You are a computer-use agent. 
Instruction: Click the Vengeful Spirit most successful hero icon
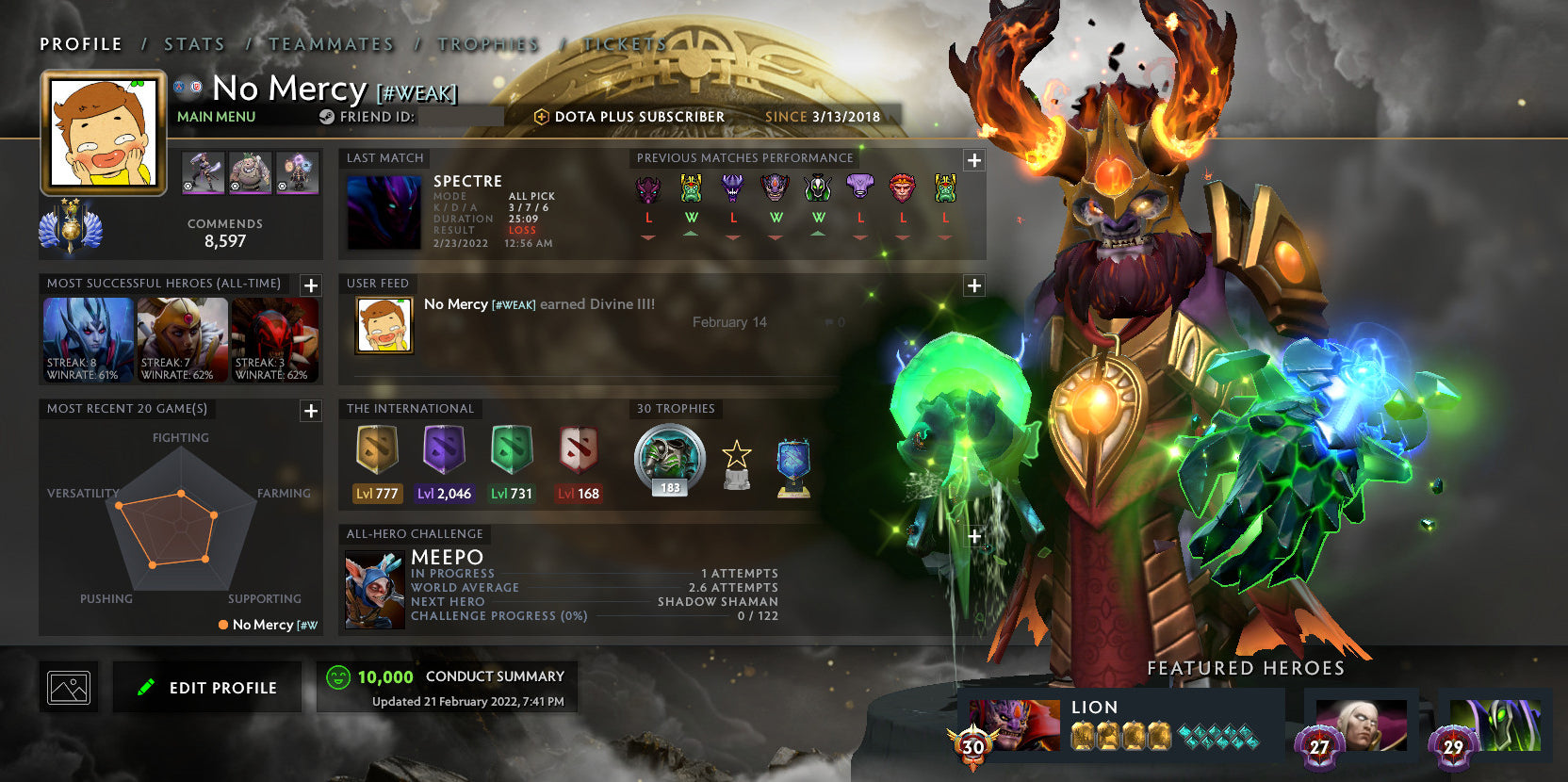[87, 339]
